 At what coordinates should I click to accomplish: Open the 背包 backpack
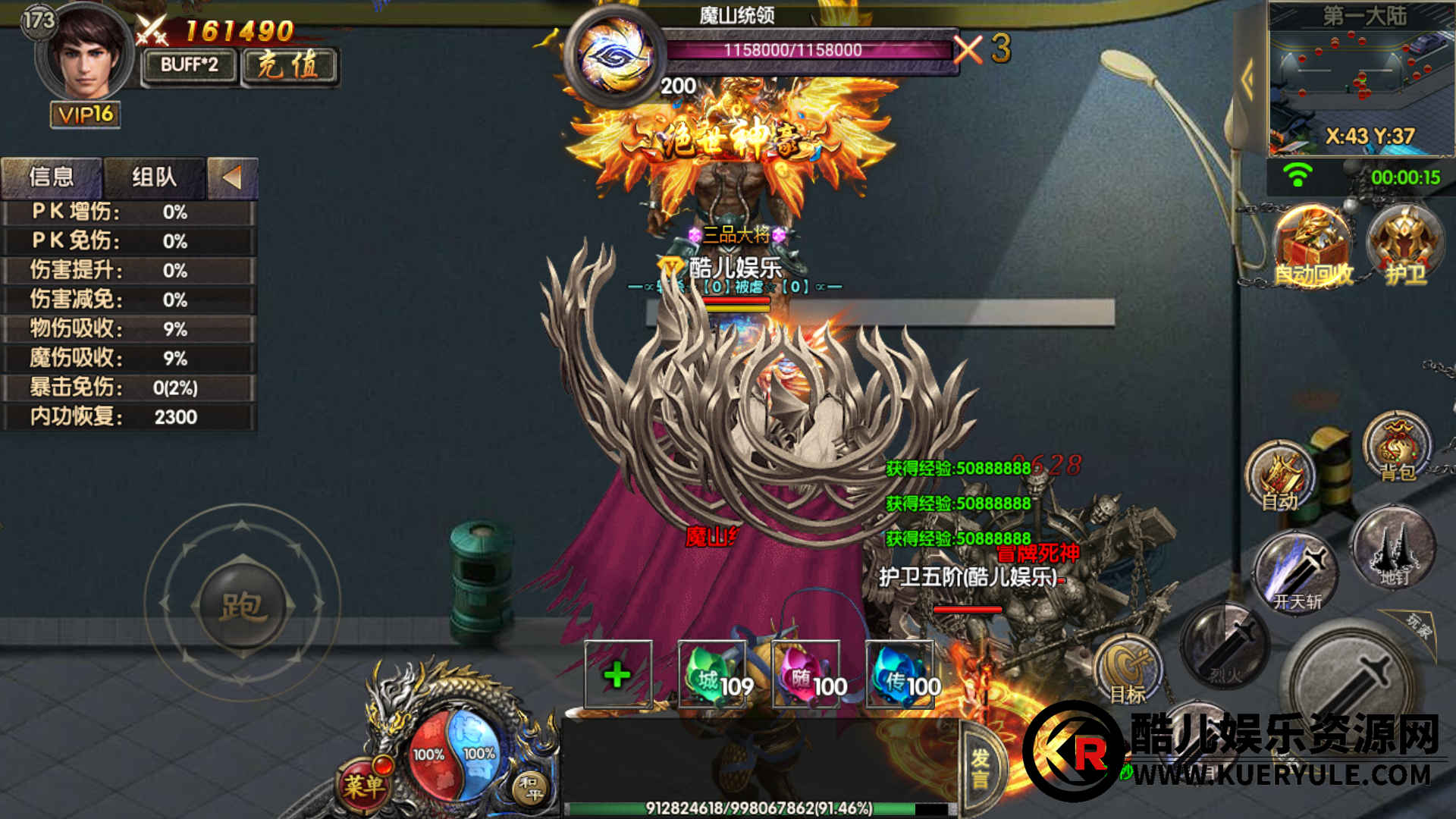tap(1397, 447)
